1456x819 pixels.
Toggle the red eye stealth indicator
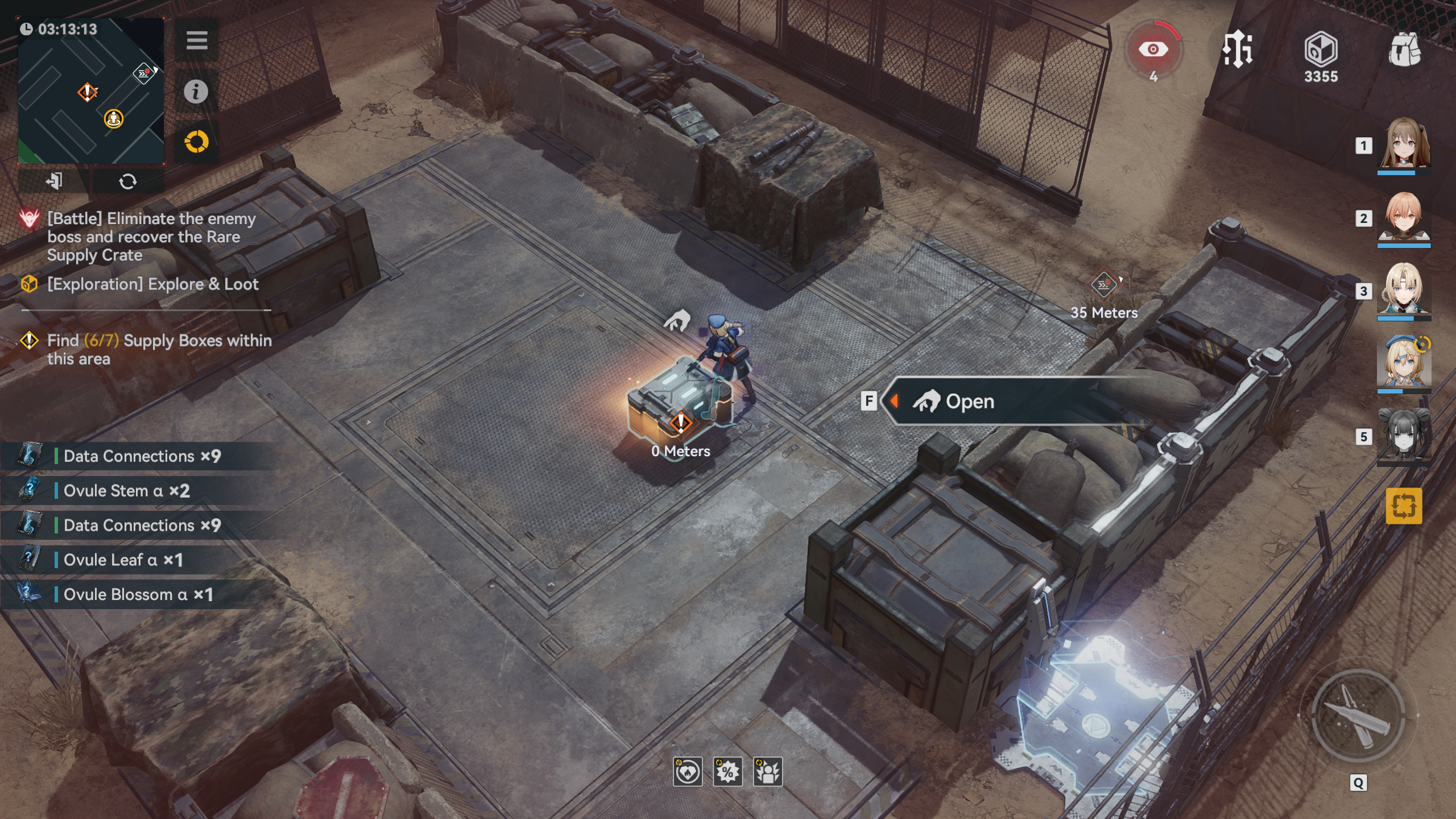pyautogui.click(x=1153, y=50)
